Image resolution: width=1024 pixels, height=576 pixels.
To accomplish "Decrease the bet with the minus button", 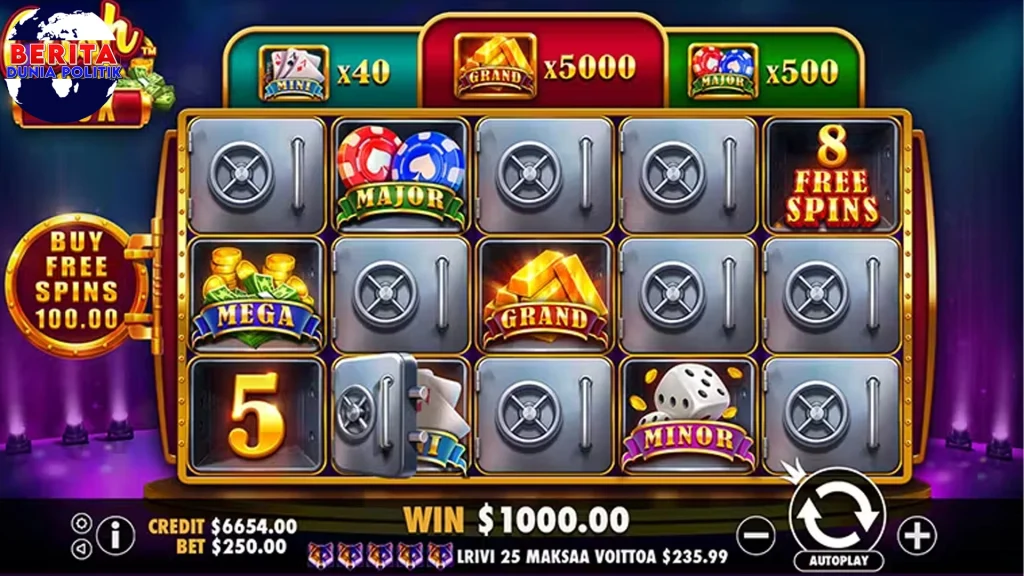I will 757,536.
